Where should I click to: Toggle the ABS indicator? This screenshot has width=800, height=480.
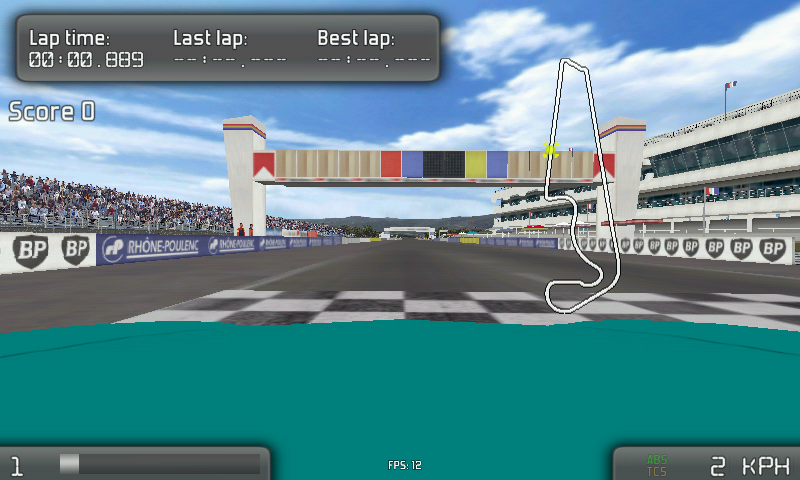(656, 460)
